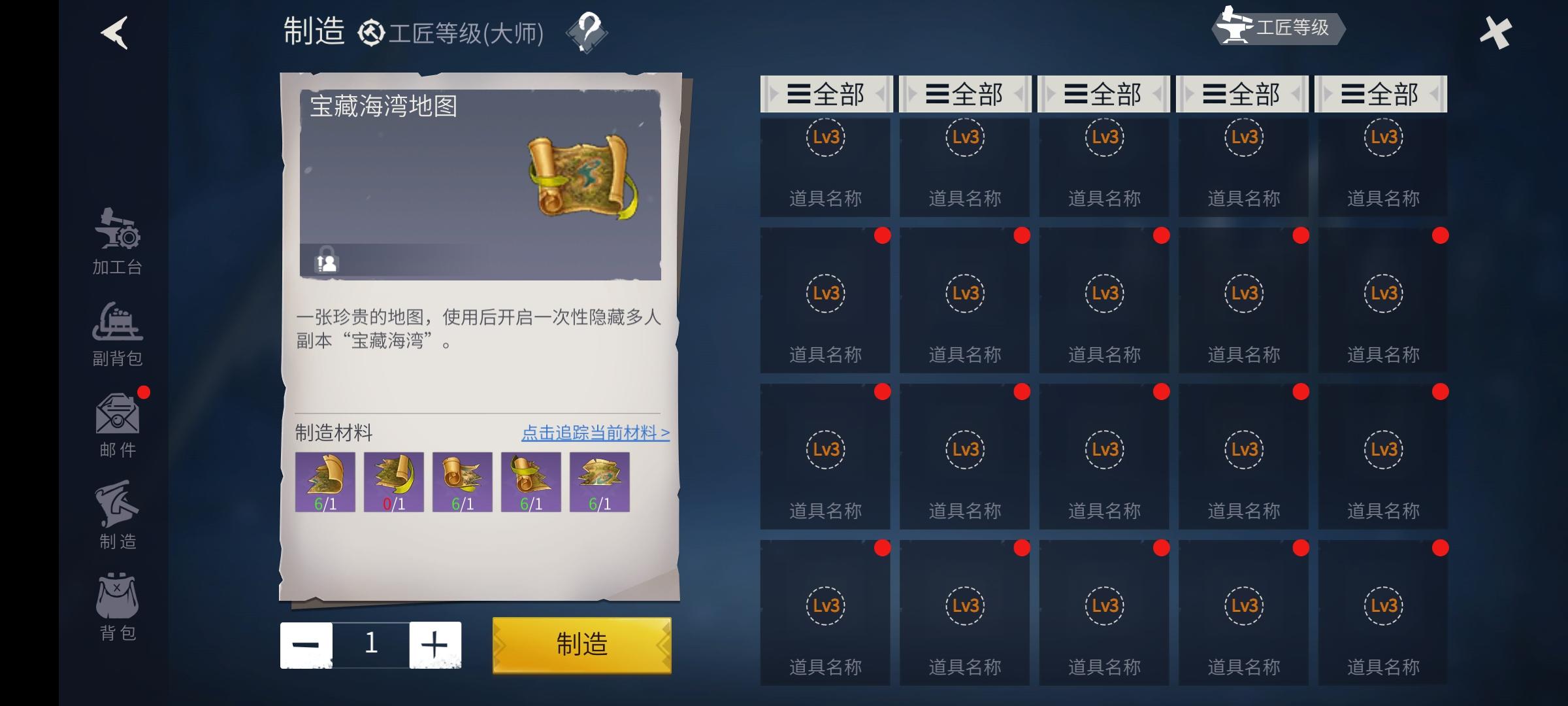Select the 制造 glider icon in sidebar
Image resolution: width=1568 pixels, height=706 pixels.
click(119, 513)
